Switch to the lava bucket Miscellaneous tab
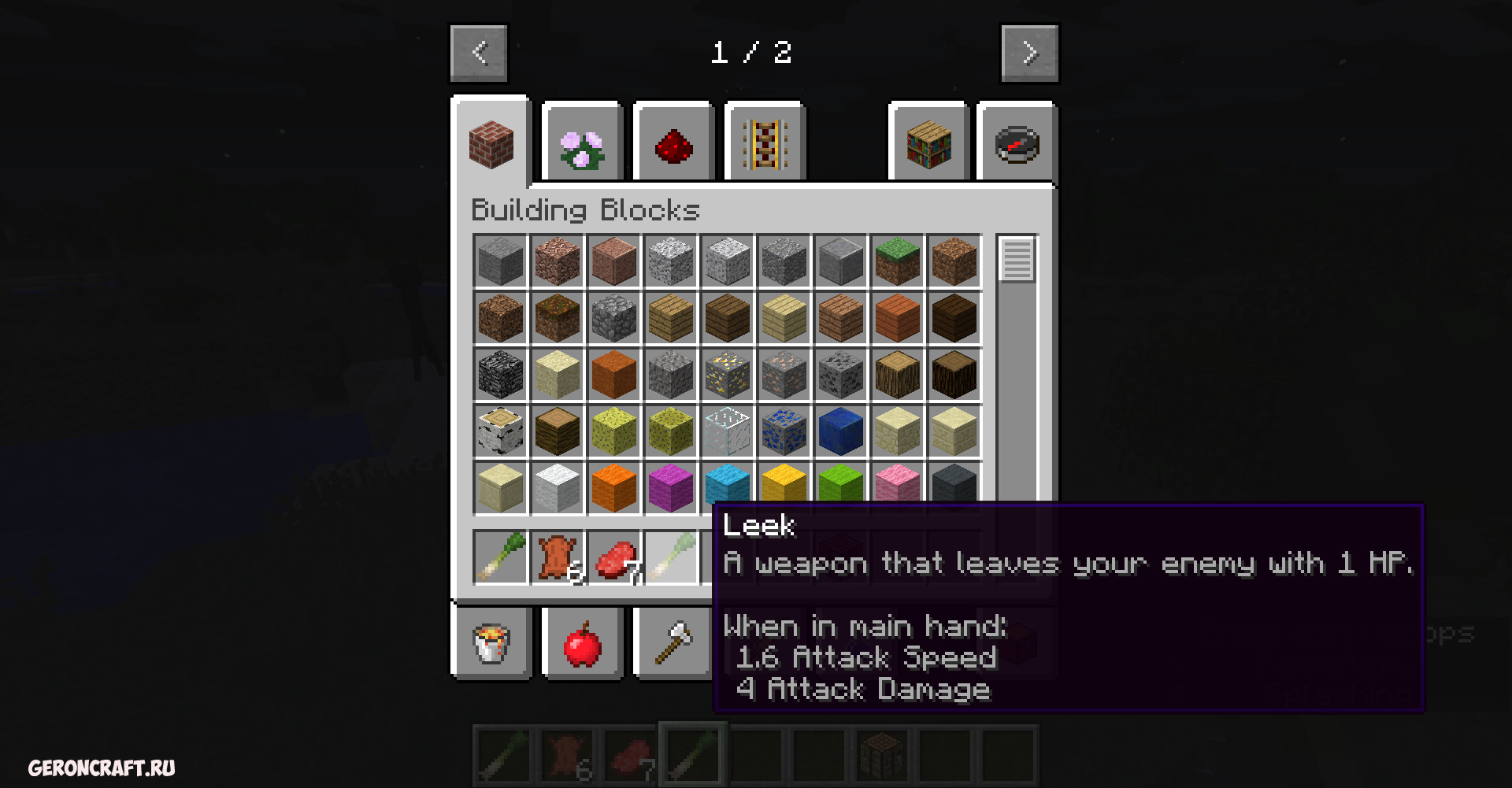This screenshot has width=1512, height=788. [x=491, y=643]
